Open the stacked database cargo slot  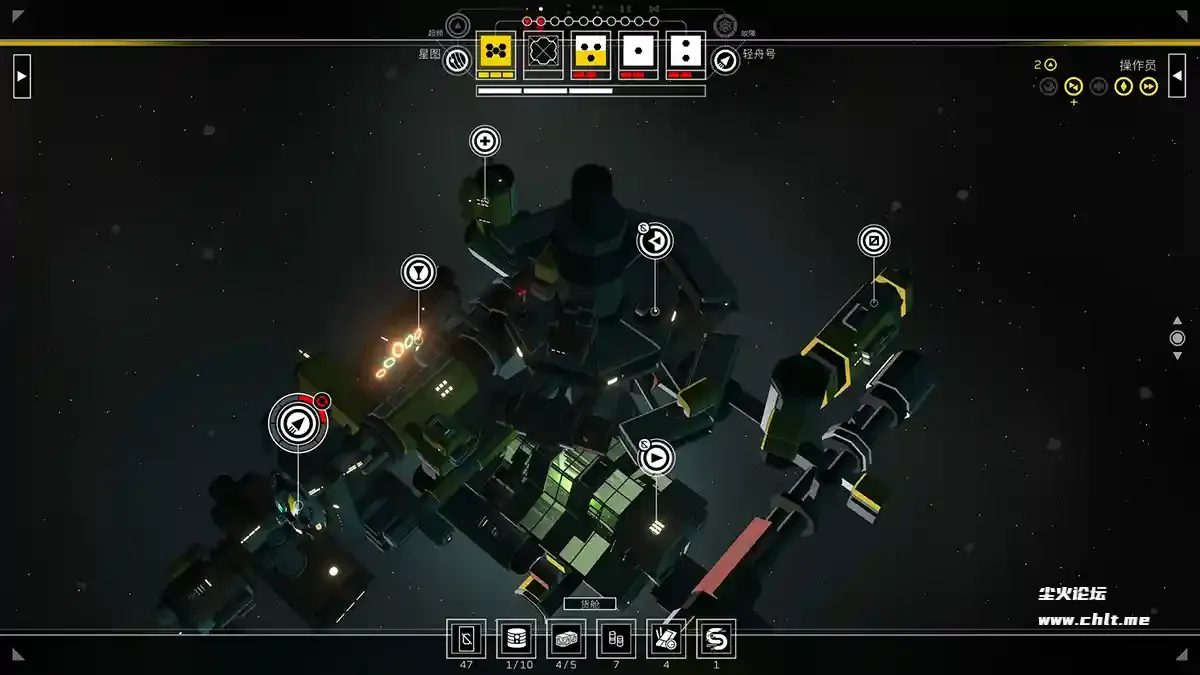pos(516,638)
